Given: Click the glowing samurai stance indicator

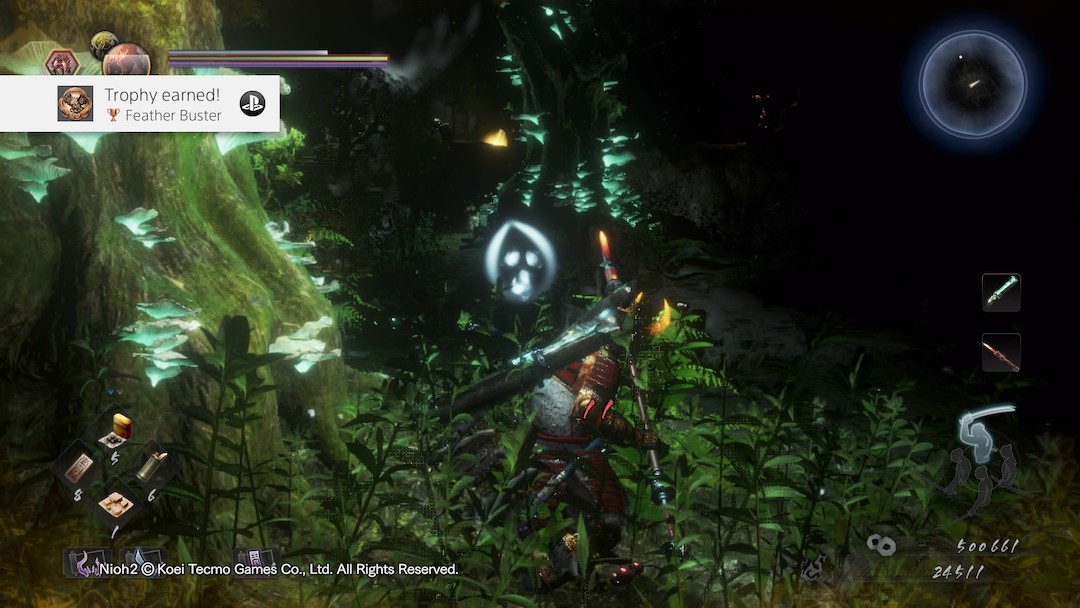Looking at the screenshot, I should [x=977, y=432].
